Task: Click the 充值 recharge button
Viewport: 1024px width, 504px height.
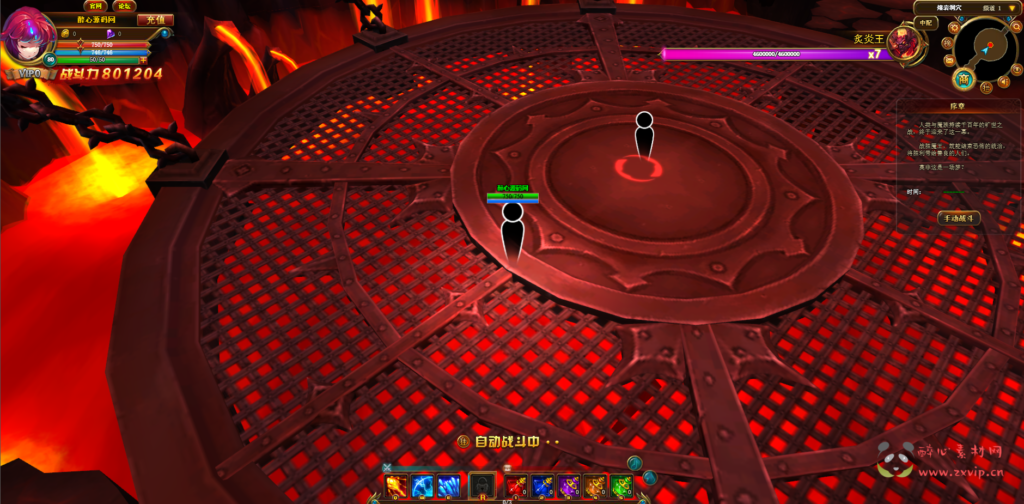Action: point(154,19)
